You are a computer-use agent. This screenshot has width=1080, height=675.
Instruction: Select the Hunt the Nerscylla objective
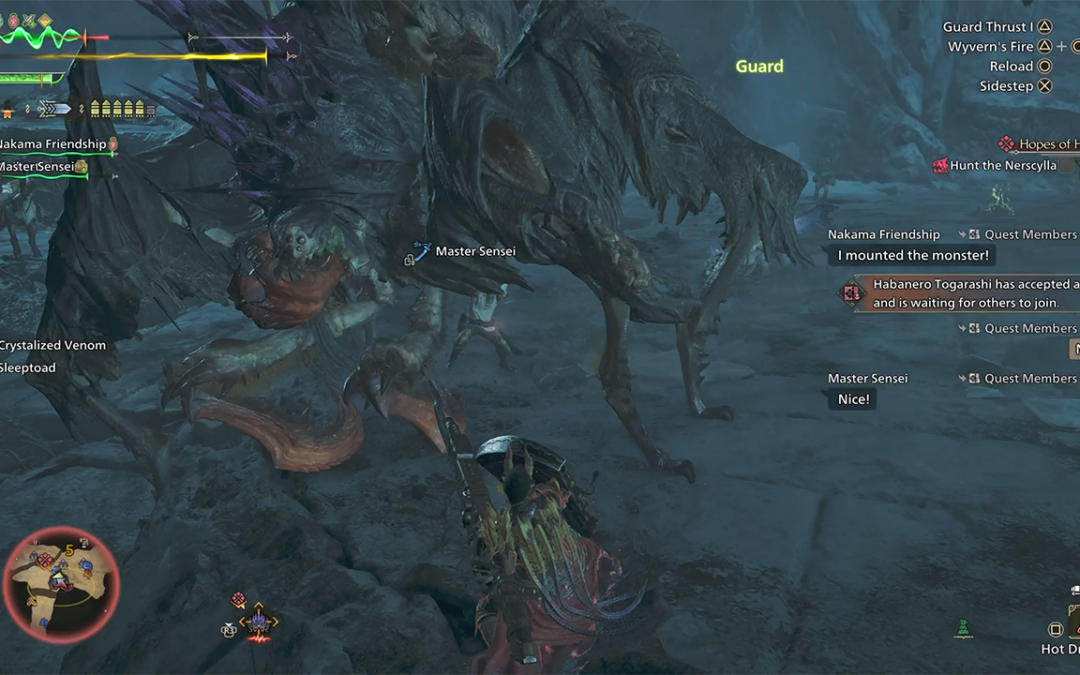[x=1002, y=166]
